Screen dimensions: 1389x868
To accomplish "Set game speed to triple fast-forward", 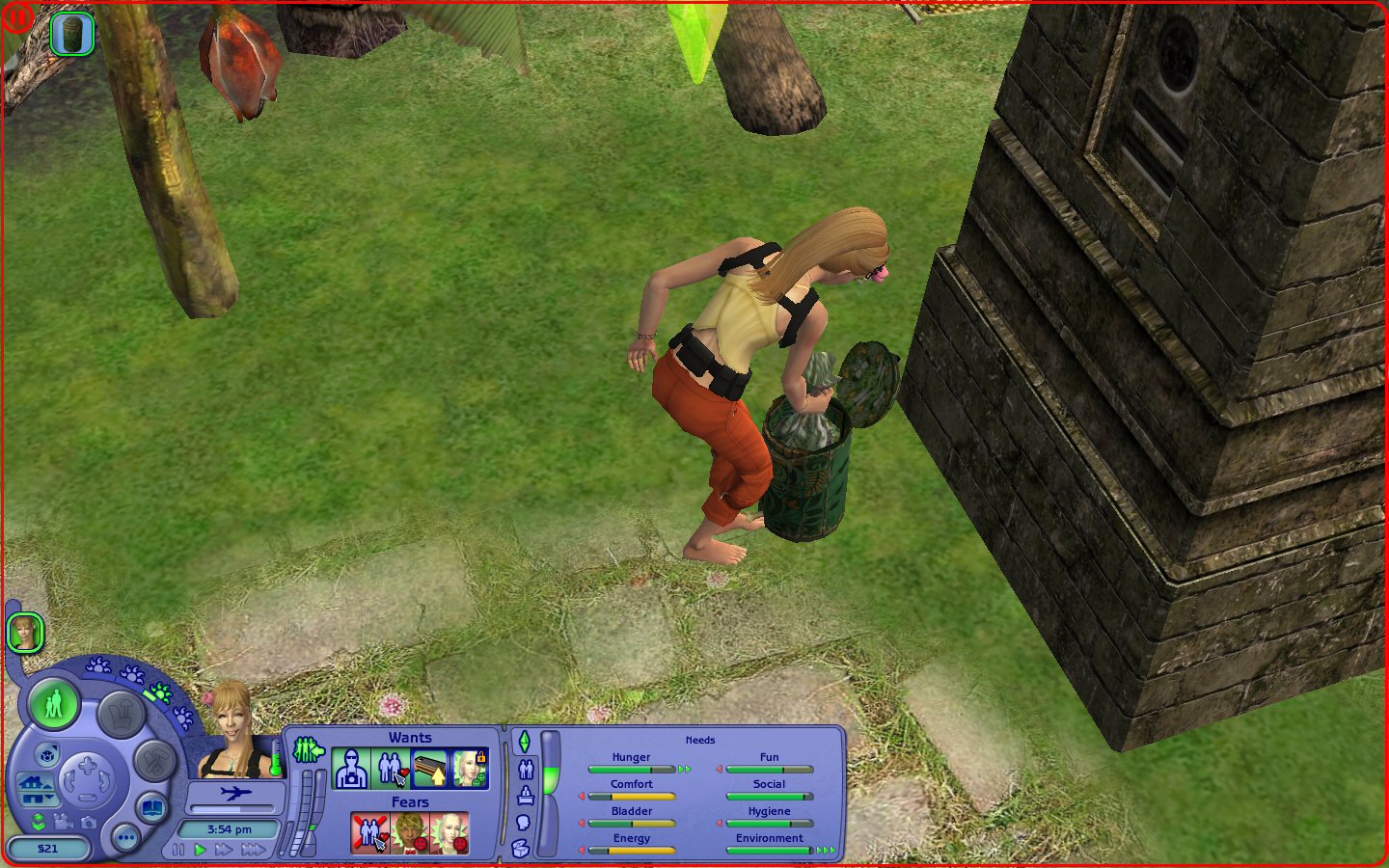I will (x=254, y=850).
